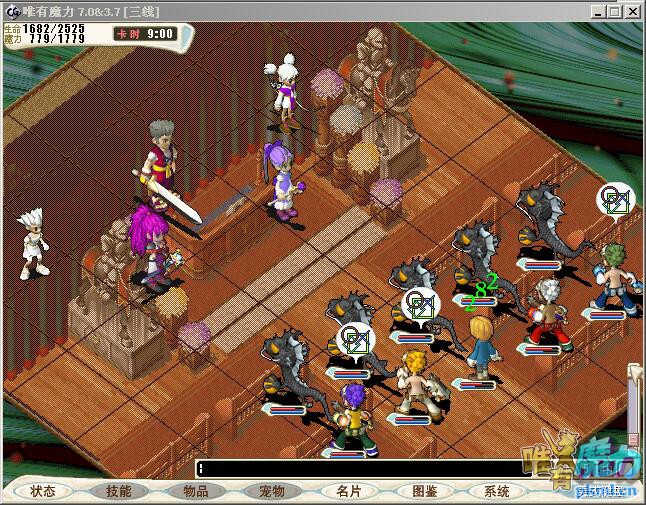Open the 技能 (Skills) menu
Screen dimensions: 646x505
[119, 491]
